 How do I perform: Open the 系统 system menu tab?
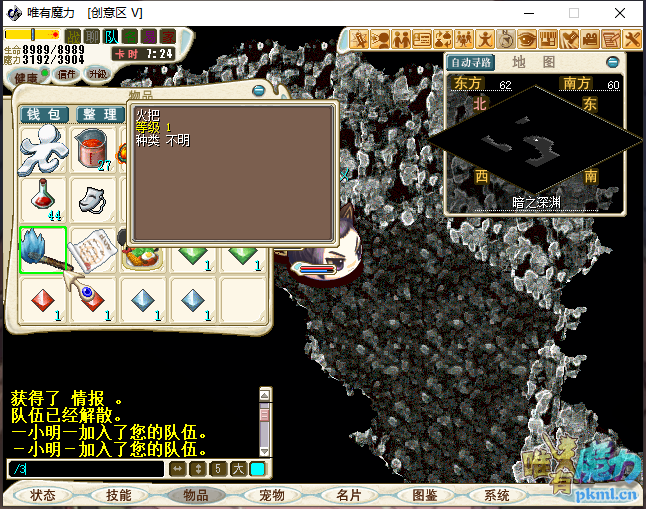(x=497, y=495)
